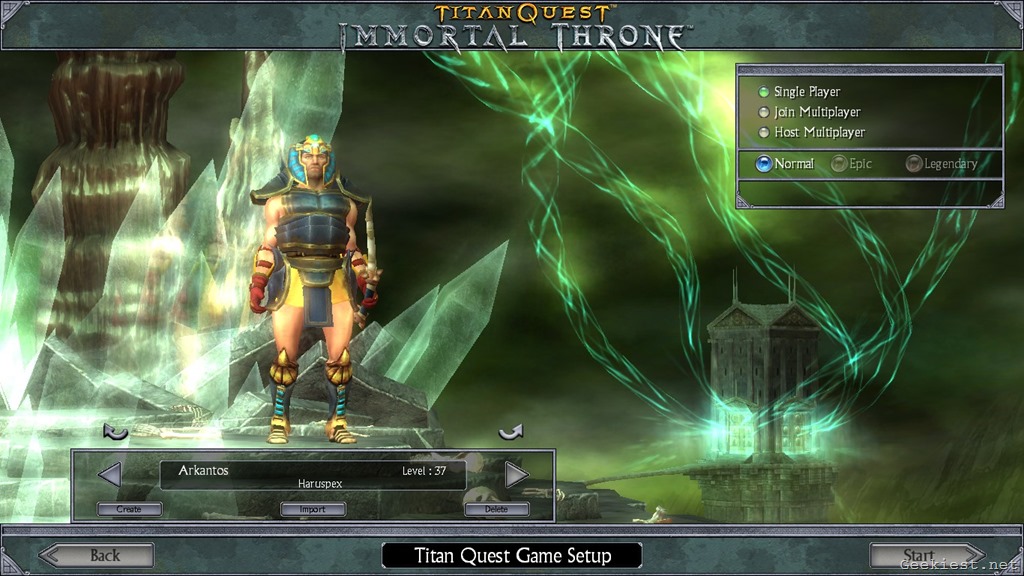Open the Import character option

click(313, 509)
